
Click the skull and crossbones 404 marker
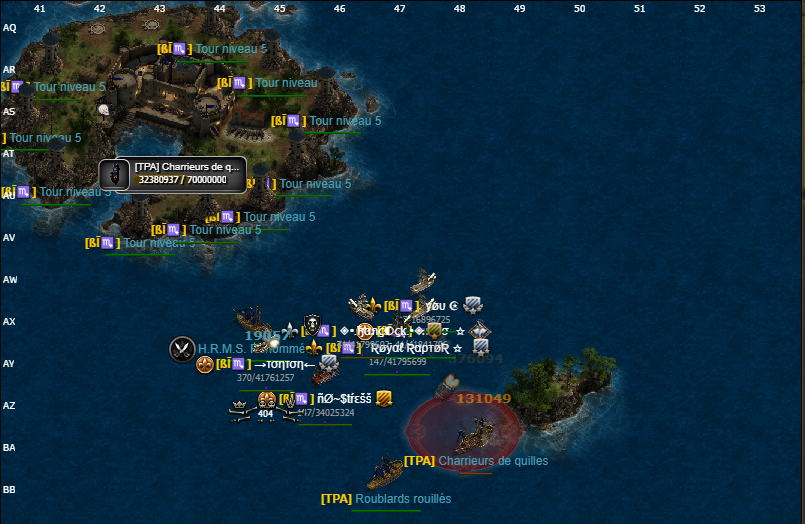(x=264, y=408)
